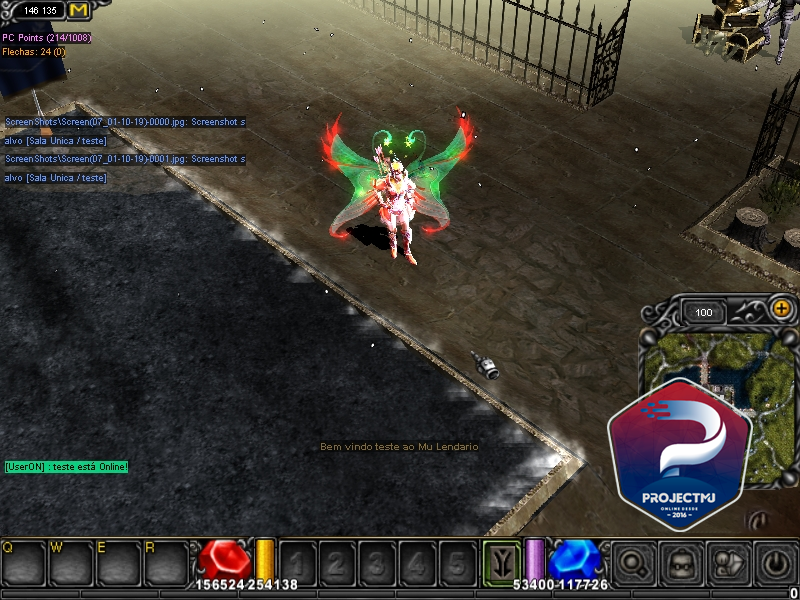Open the yellow M menu button

point(79,10)
